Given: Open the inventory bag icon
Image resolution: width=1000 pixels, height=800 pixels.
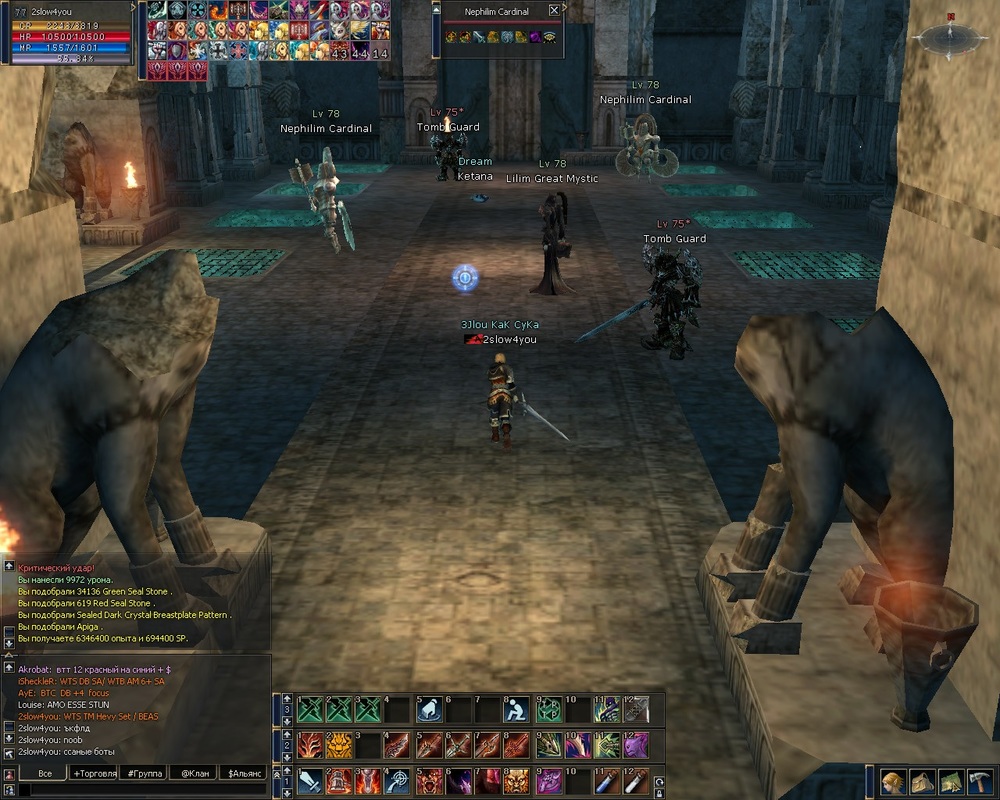Looking at the screenshot, I should click(923, 781).
